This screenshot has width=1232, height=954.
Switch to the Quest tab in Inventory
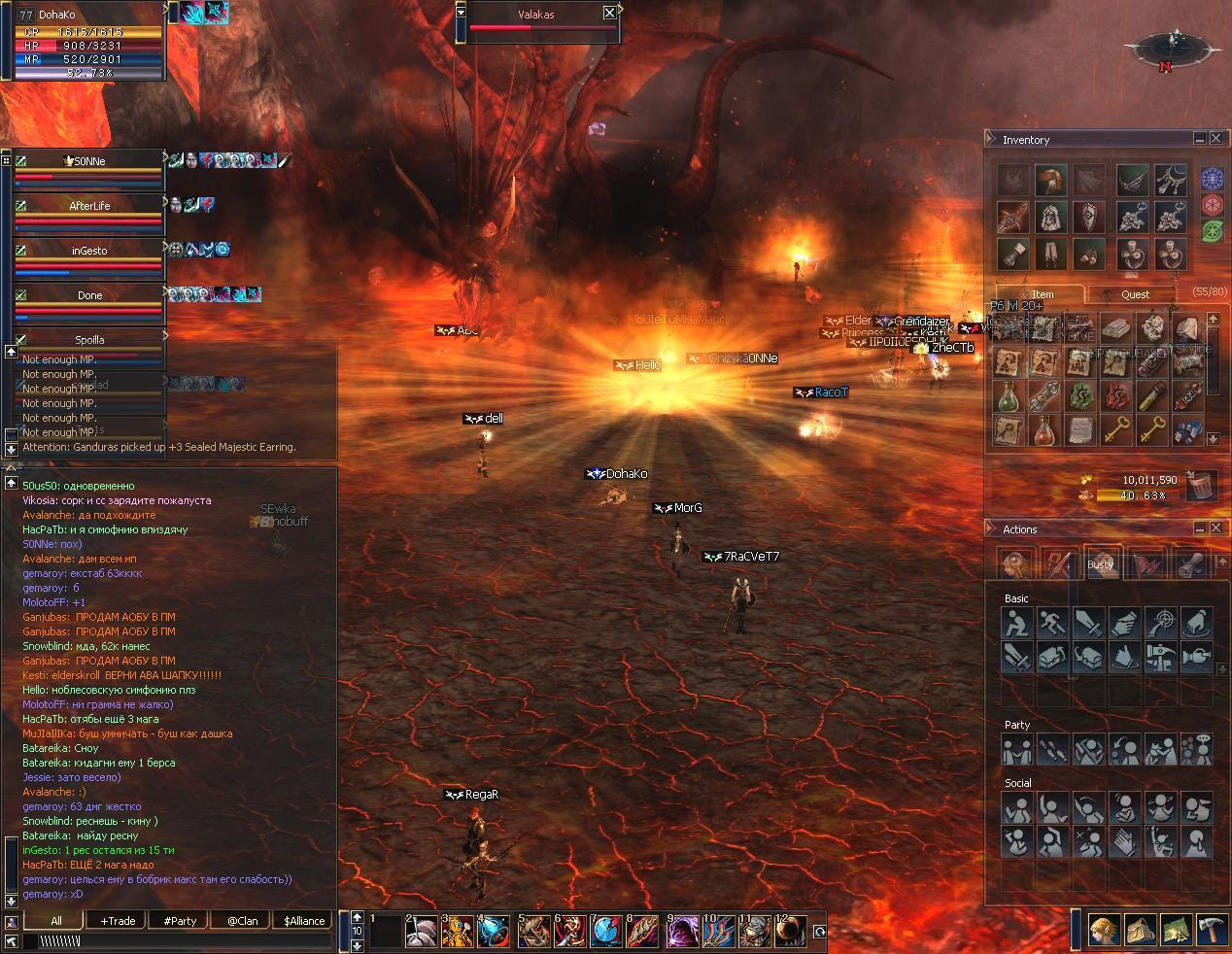(1135, 294)
